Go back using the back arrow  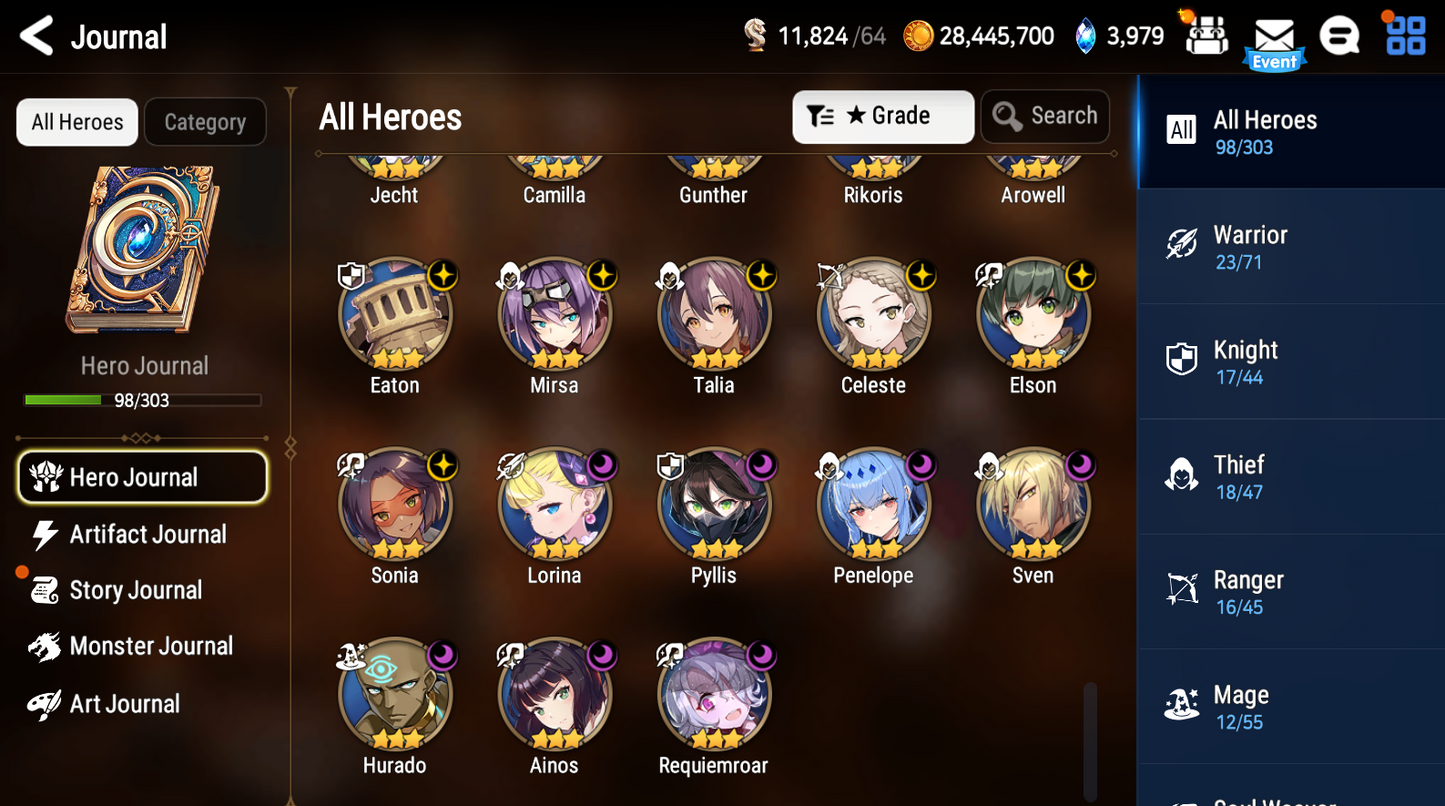click(34, 36)
